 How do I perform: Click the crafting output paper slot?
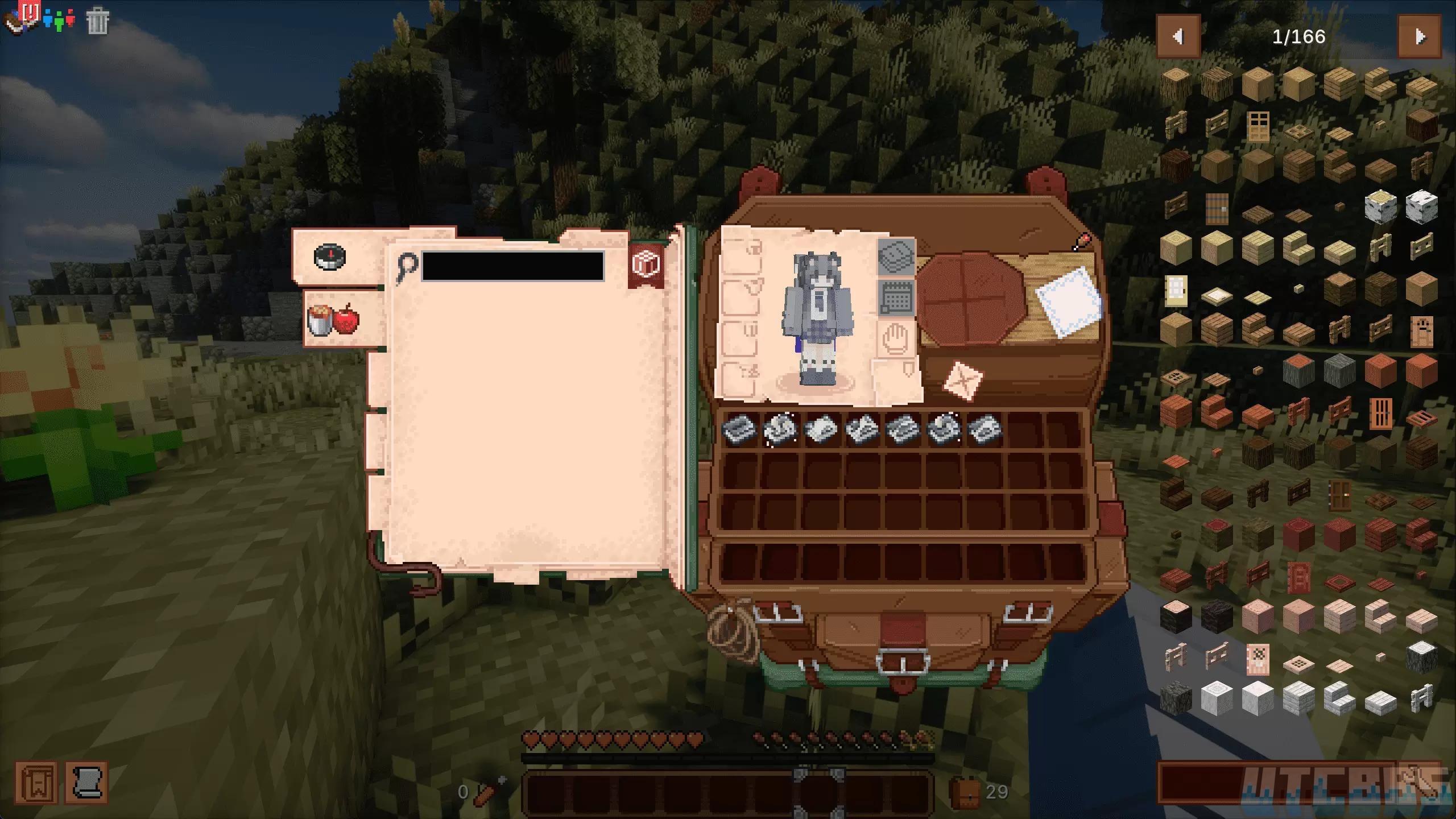[x=1068, y=301]
